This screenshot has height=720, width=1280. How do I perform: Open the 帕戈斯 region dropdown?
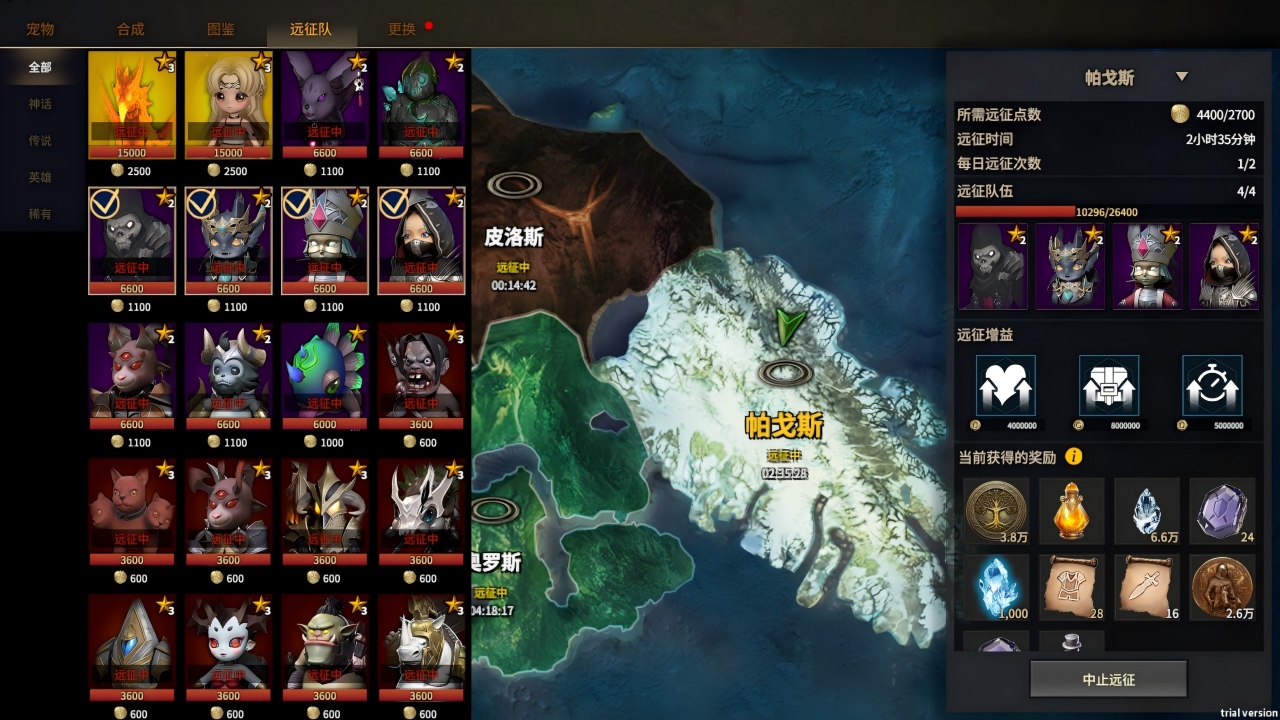click(1181, 77)
